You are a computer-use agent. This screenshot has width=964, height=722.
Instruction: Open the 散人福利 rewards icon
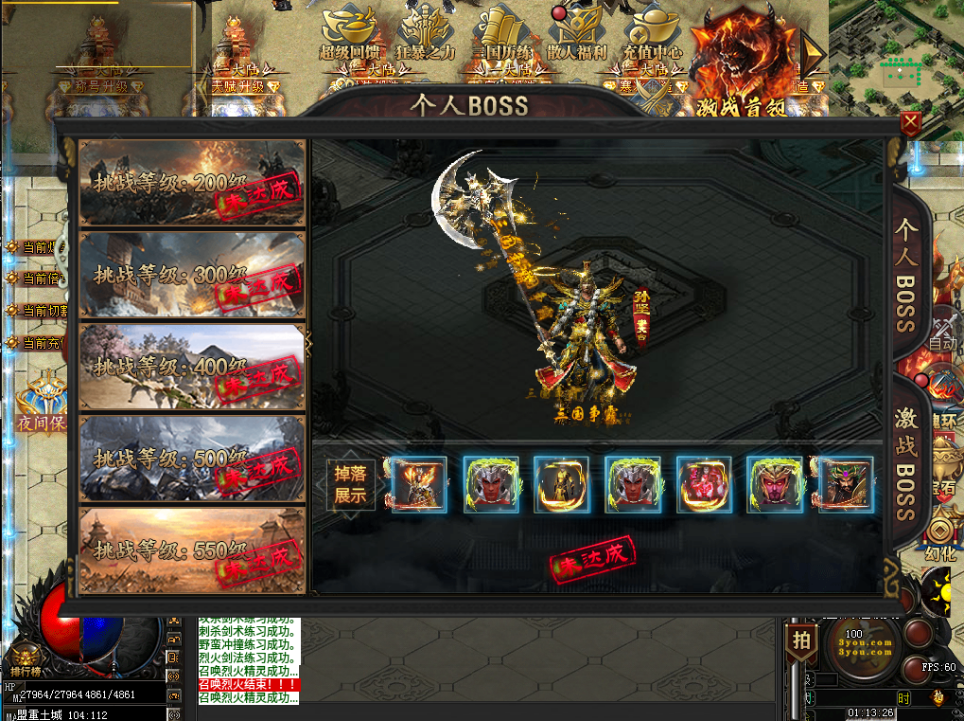click(x=577, y=34)
